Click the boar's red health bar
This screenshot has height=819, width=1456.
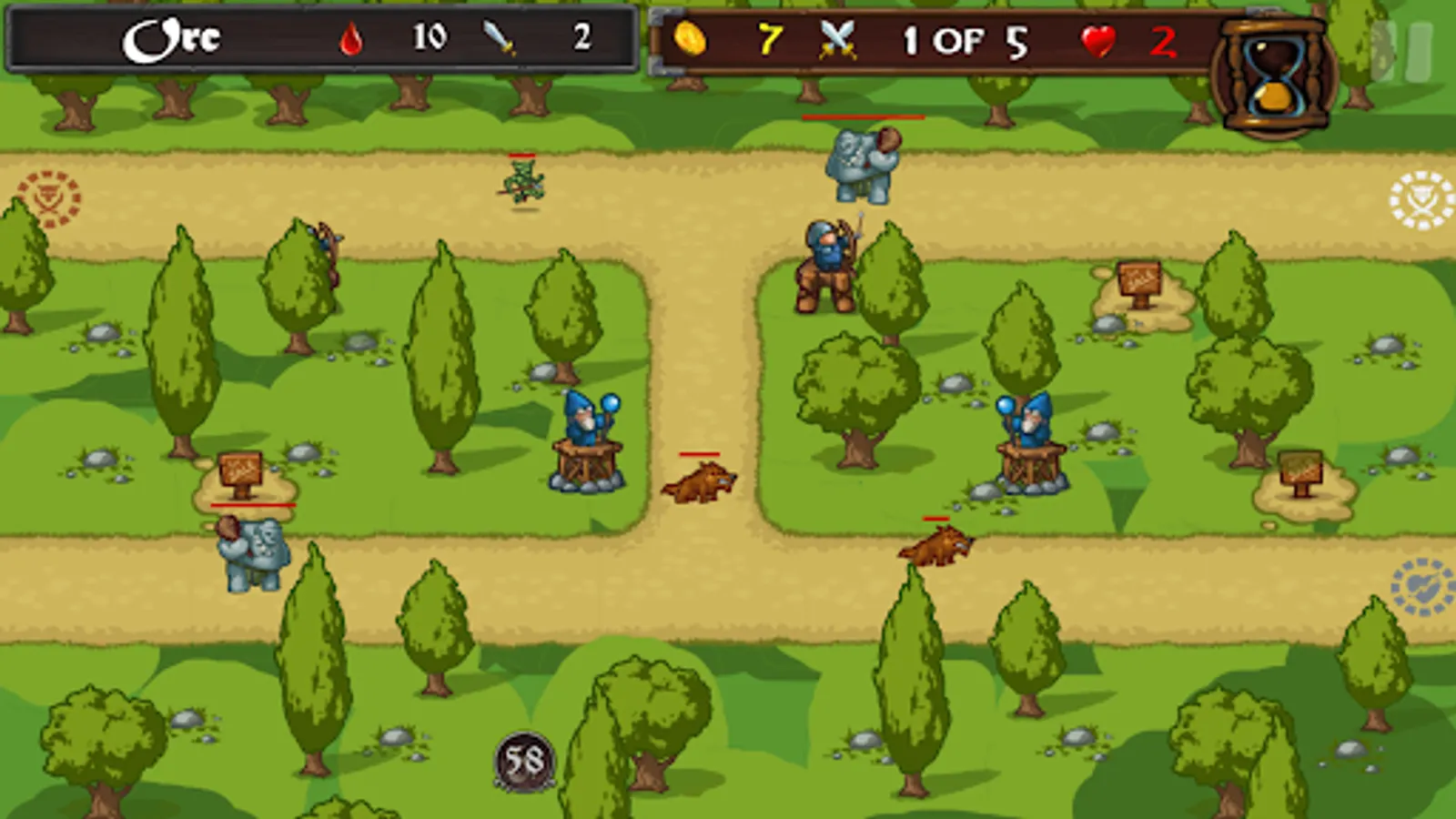click(x=699, y=453)
